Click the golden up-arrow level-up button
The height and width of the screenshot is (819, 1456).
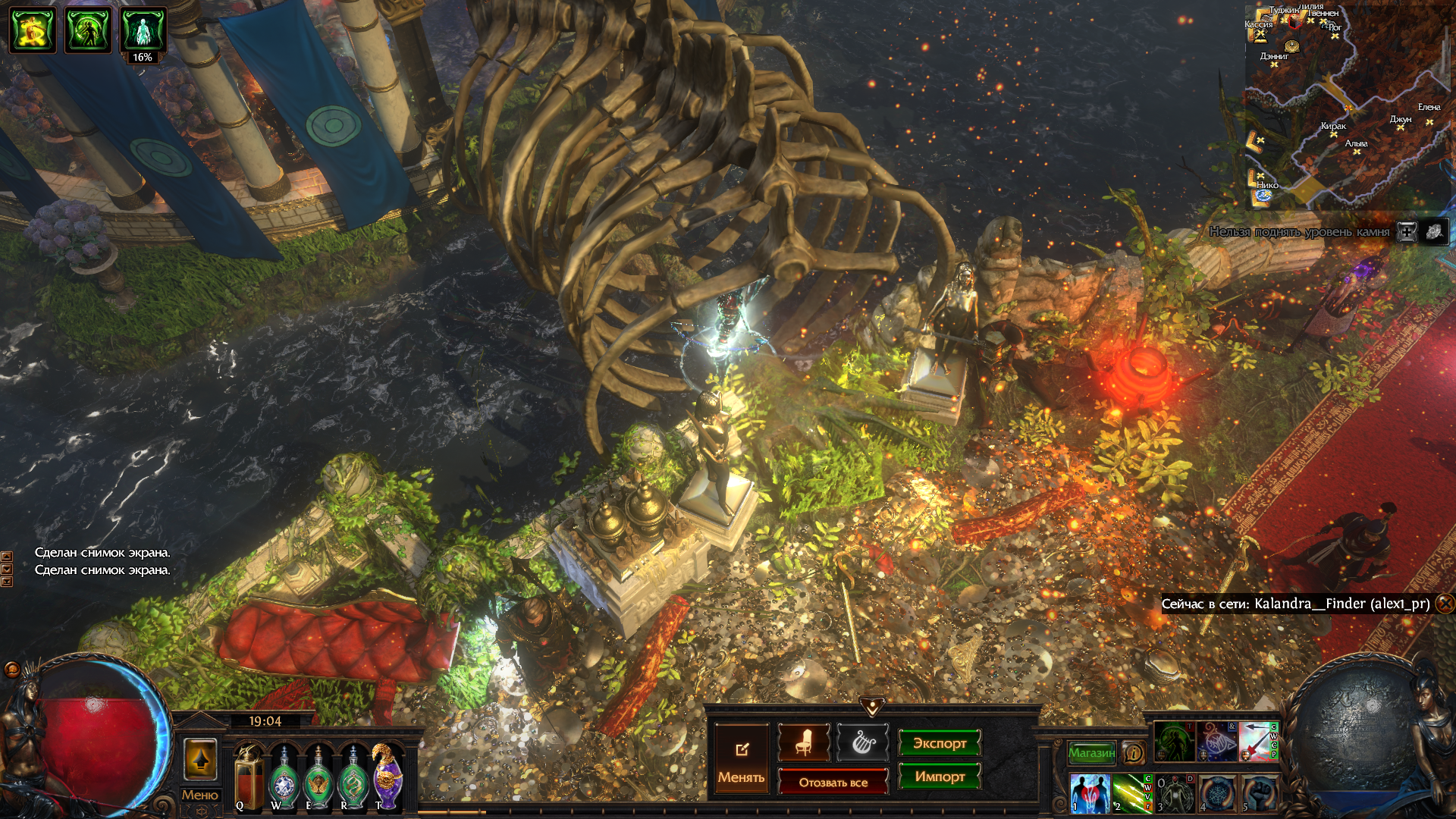[x=200, y=759]
